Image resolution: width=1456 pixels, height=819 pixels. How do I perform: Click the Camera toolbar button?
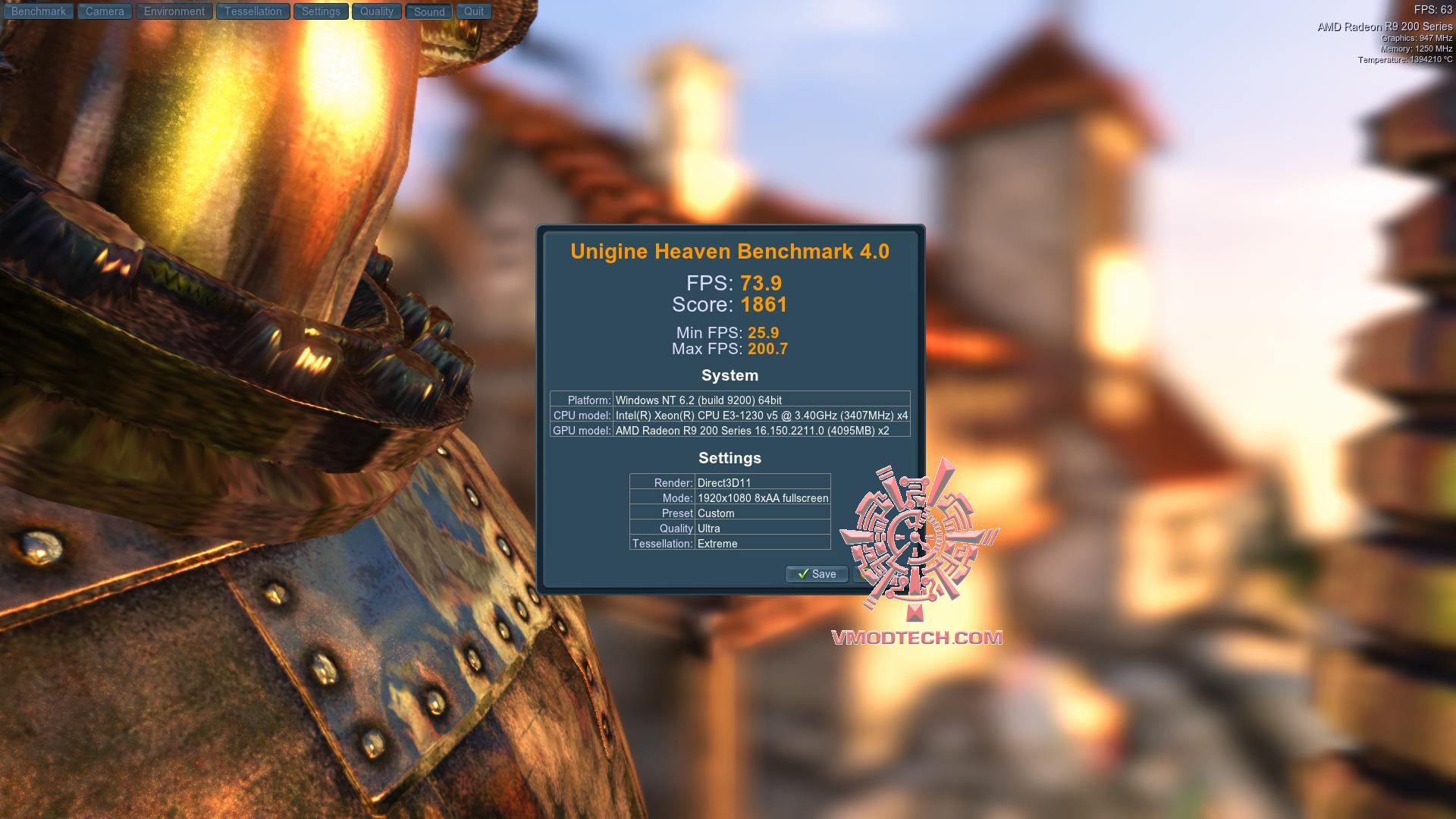(x=105, y=11)
